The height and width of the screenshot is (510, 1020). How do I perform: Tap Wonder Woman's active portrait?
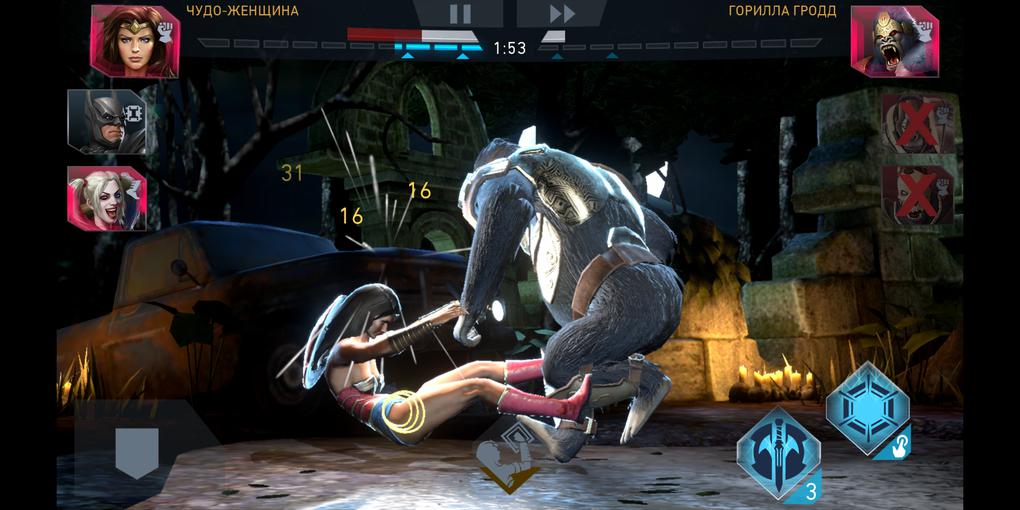click(134, 40)
